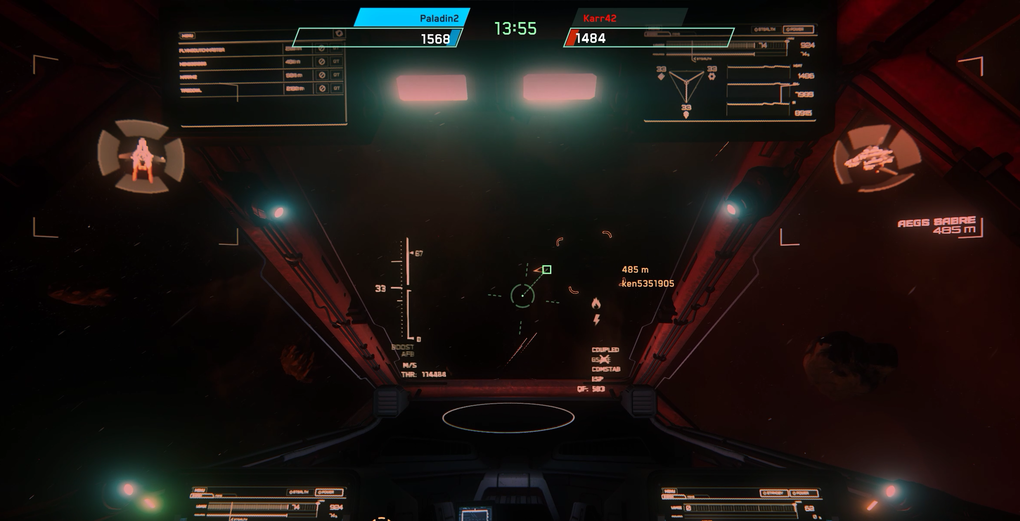1020x521 pixels.
Task: Select the POWER button on the upper power display
Action: tap(797, 31)
